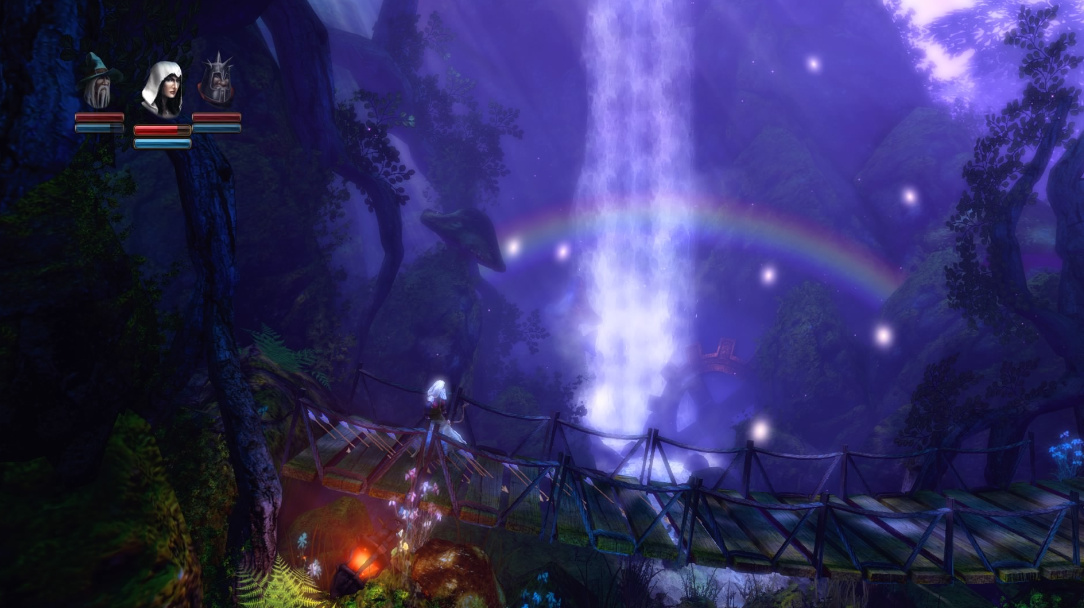The width and height of the screenshot is (1084, 608).
Task: Choose the helmeted knight portrait
Action: 216,81
